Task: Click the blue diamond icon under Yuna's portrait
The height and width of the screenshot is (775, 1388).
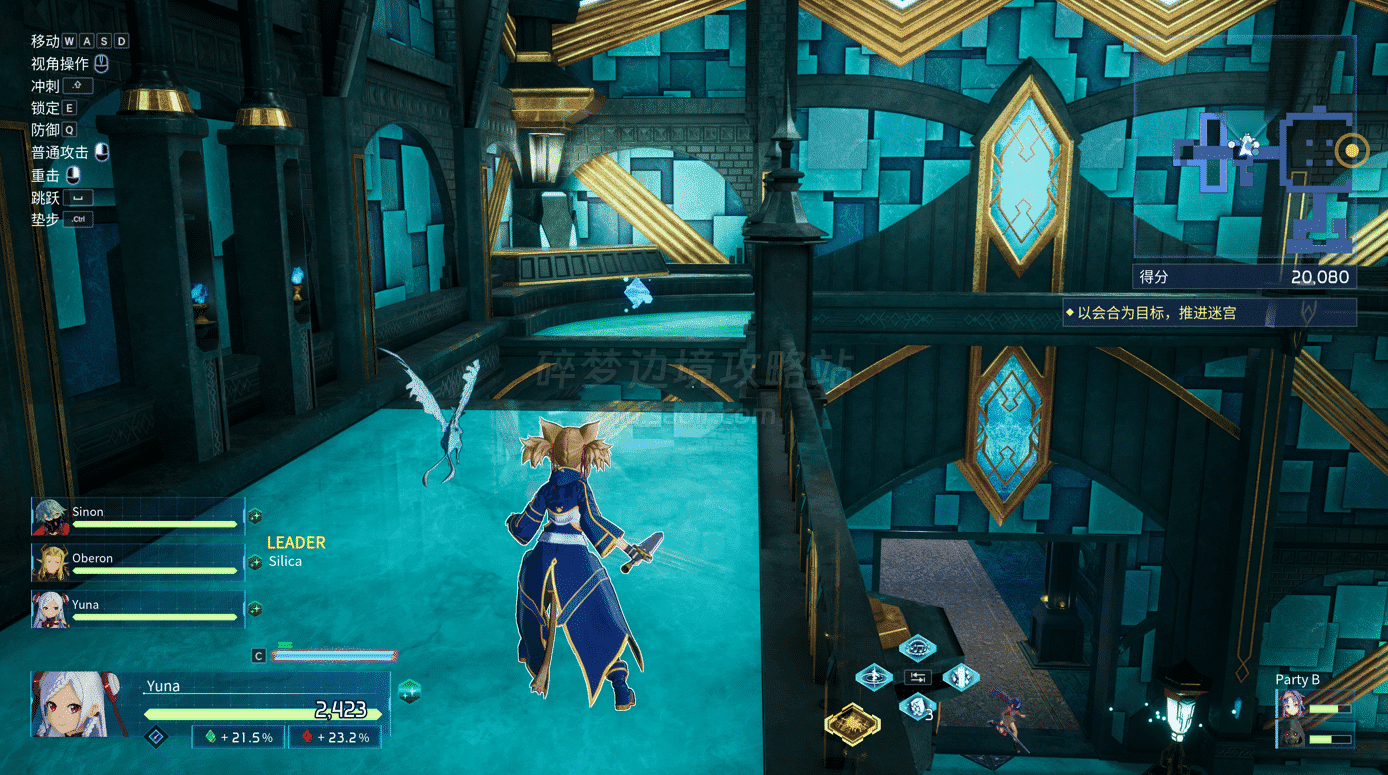Action: pos(155,737)
